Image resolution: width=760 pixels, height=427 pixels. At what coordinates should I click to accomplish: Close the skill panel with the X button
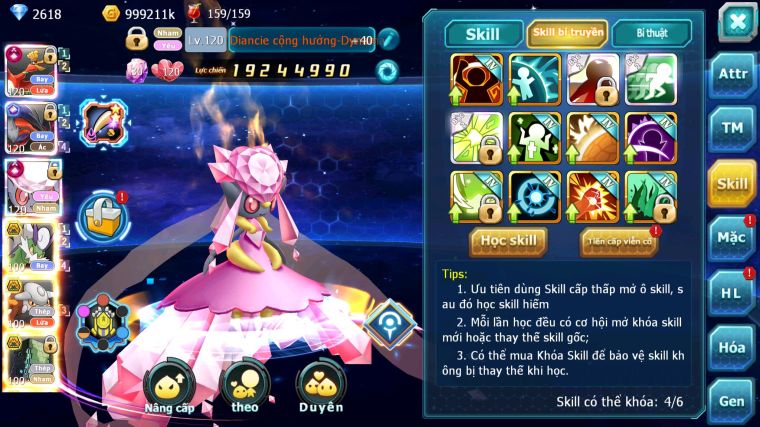click(736, 21)
